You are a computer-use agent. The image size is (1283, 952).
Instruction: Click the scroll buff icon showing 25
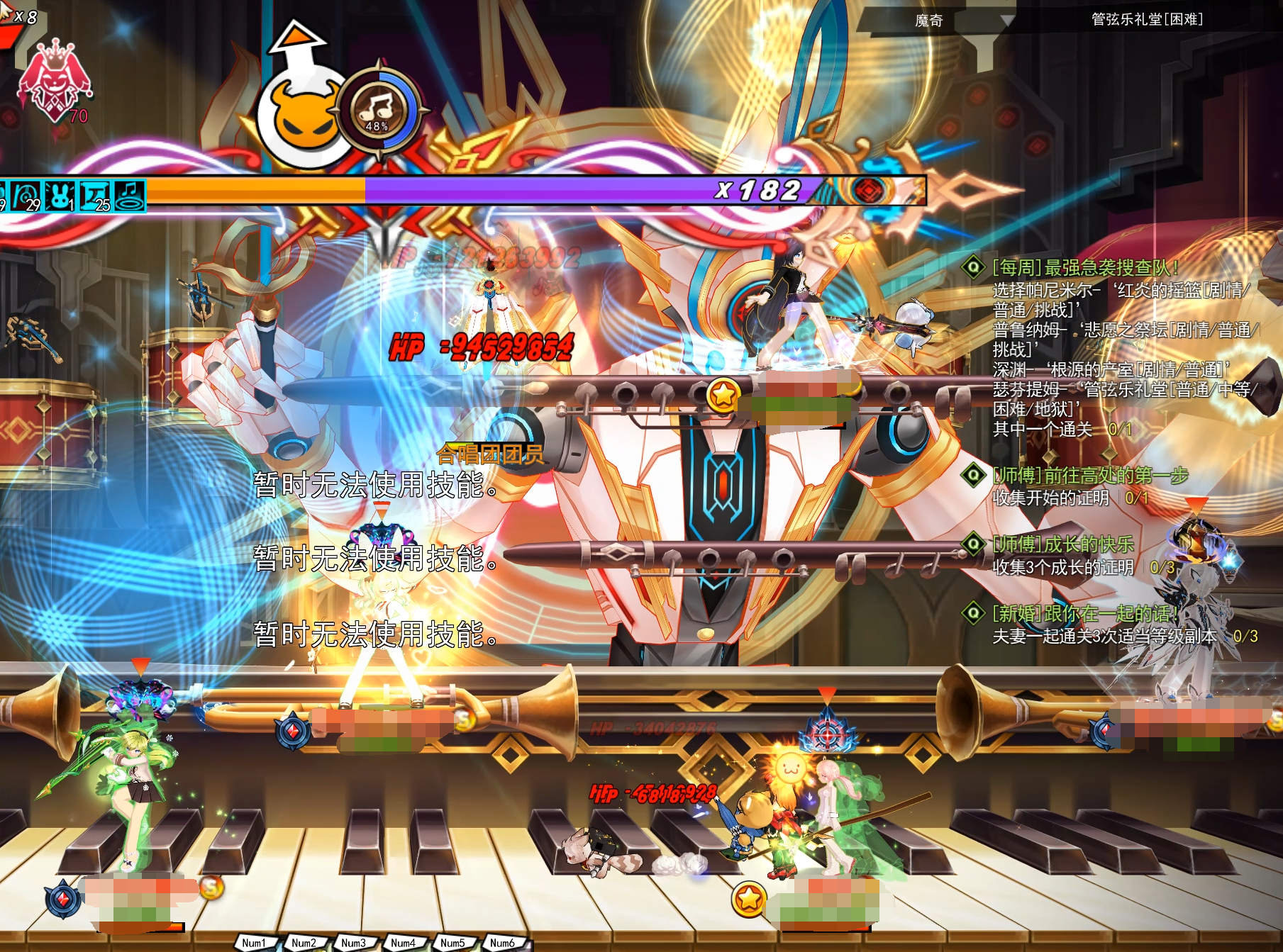(95, 195)
